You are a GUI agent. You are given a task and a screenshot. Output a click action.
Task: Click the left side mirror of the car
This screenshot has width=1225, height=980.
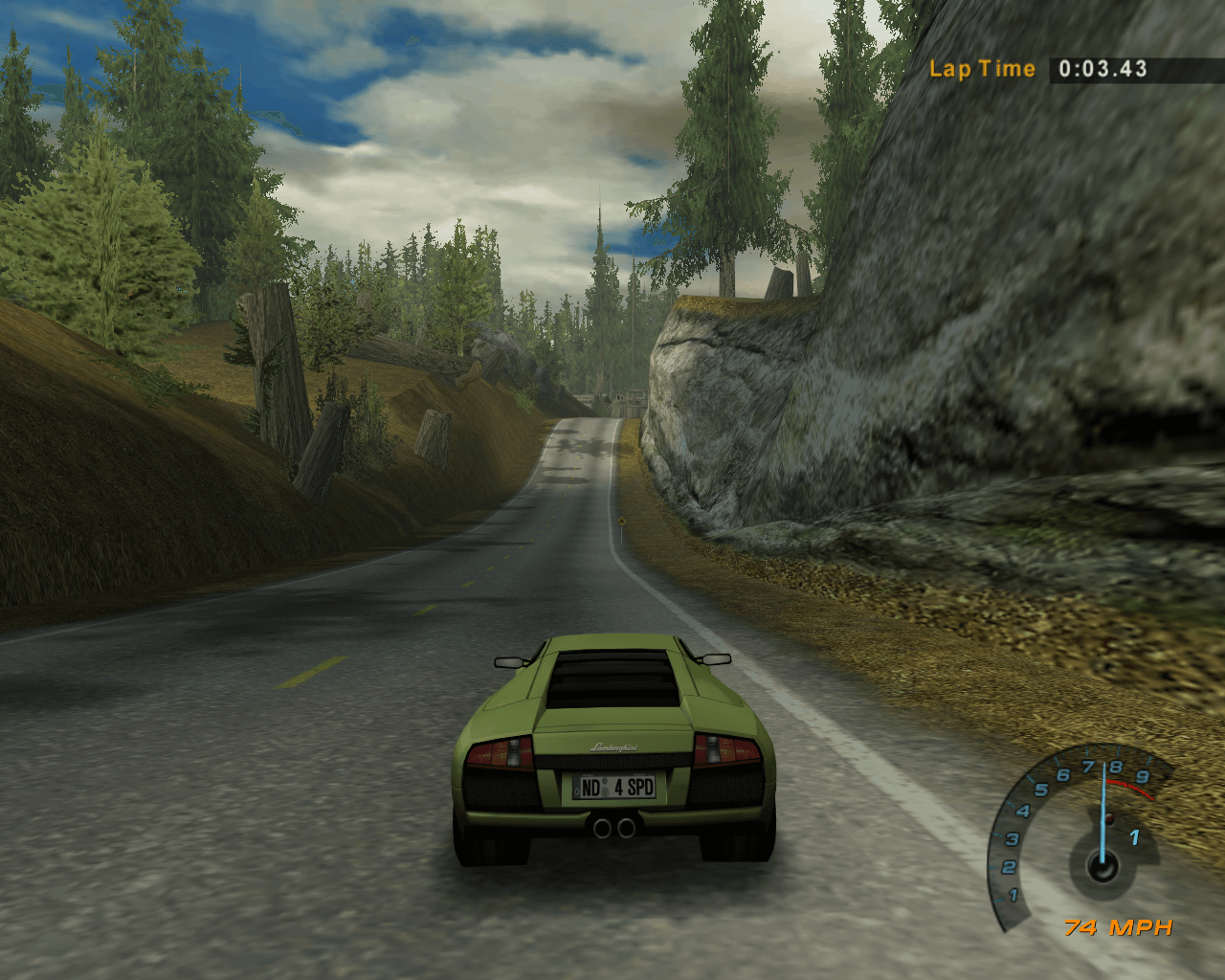pos(510,662)
